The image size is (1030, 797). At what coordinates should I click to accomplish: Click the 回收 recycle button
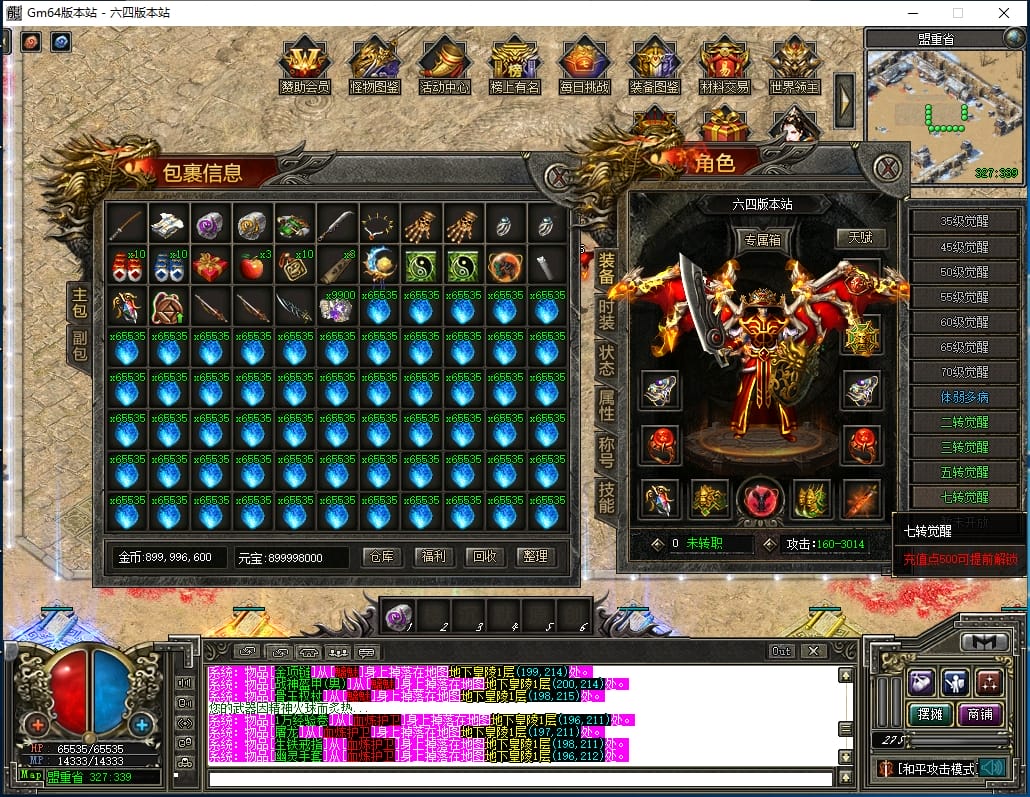[485, 557]
